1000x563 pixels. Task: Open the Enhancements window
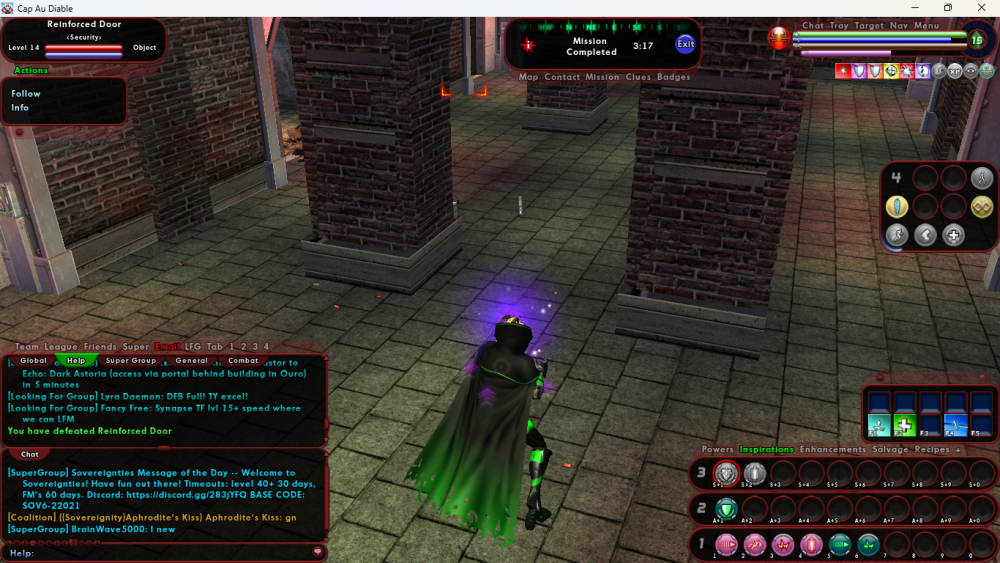click(x=833, y=450)
